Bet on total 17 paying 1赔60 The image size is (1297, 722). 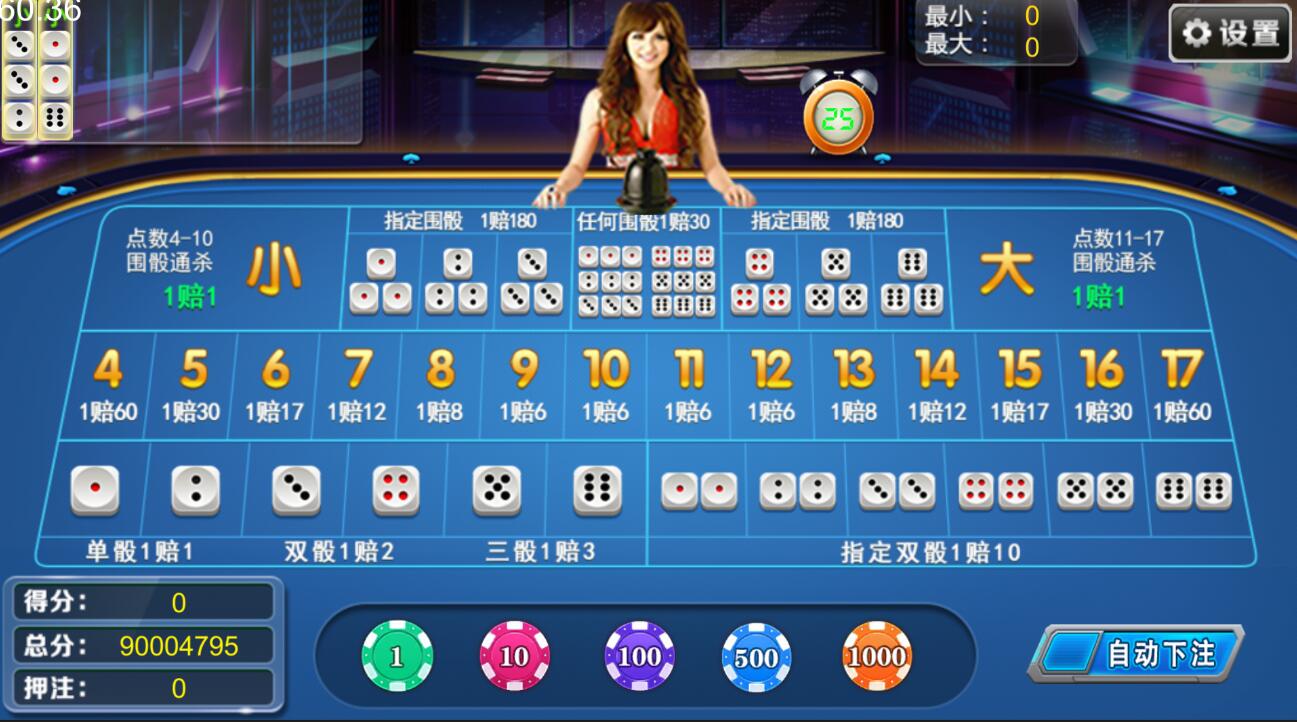[1179, 385]
